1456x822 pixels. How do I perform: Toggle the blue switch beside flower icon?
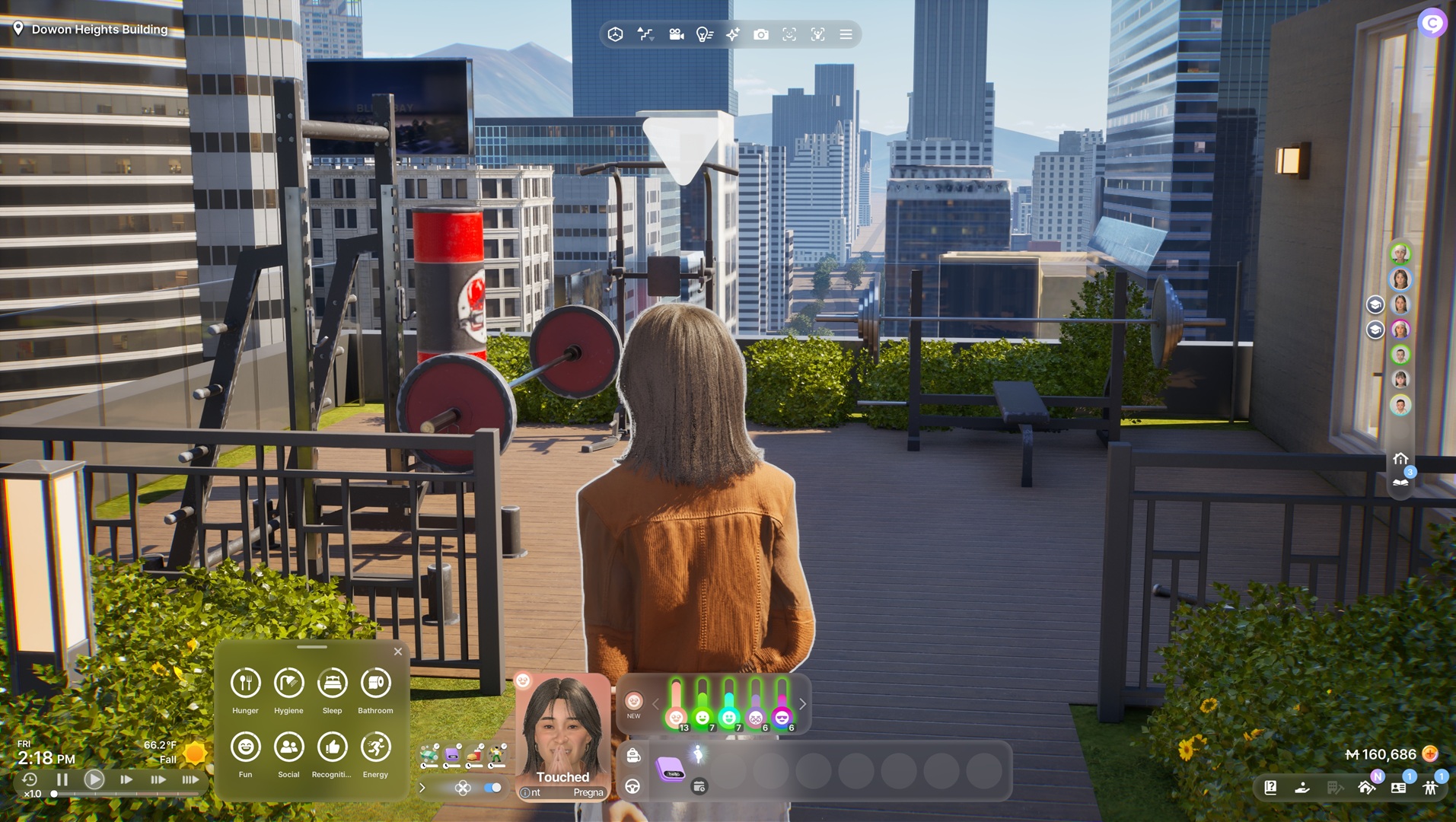coord(492,788)
